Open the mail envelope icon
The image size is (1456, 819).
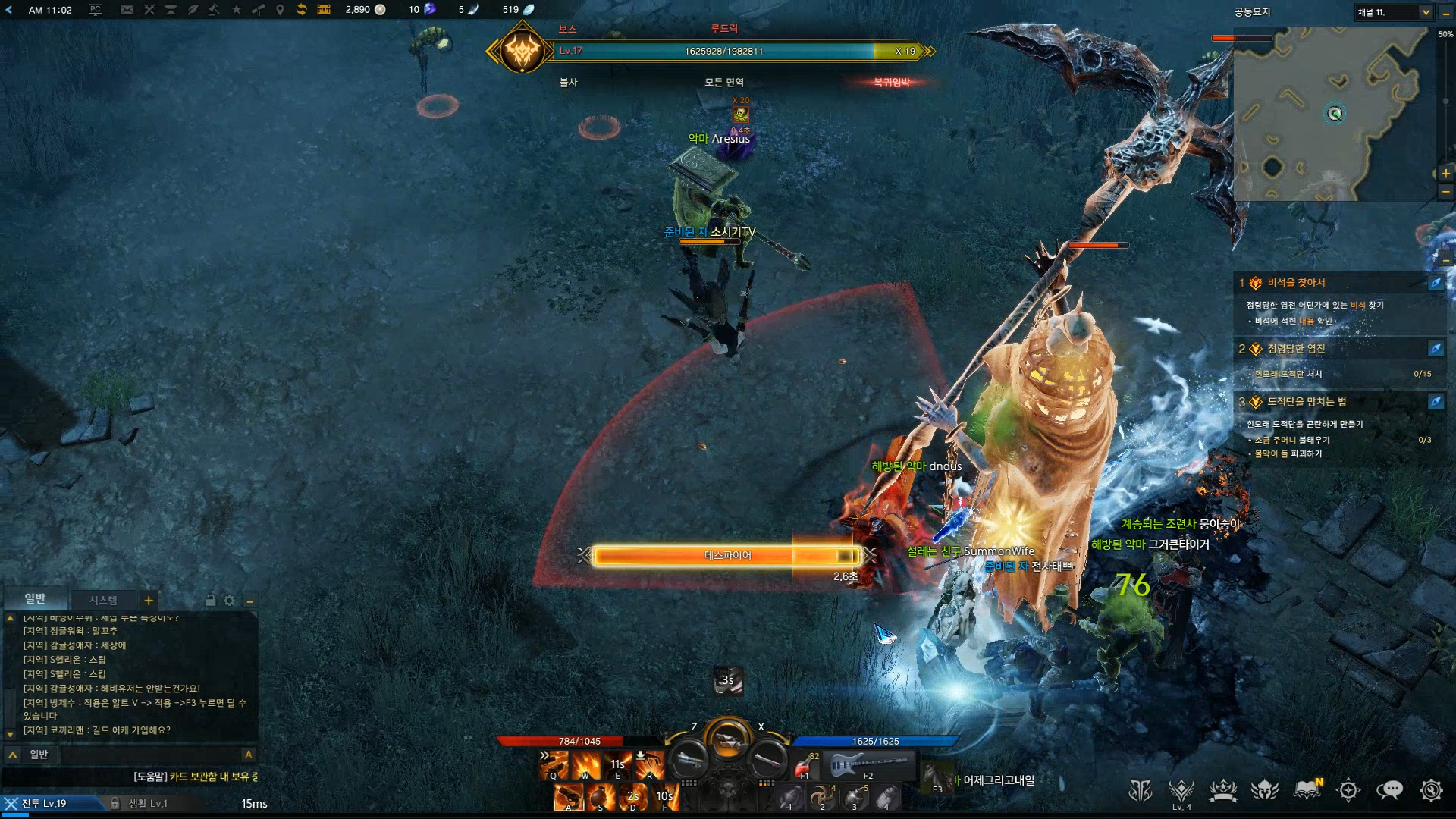tap(127, 10)
